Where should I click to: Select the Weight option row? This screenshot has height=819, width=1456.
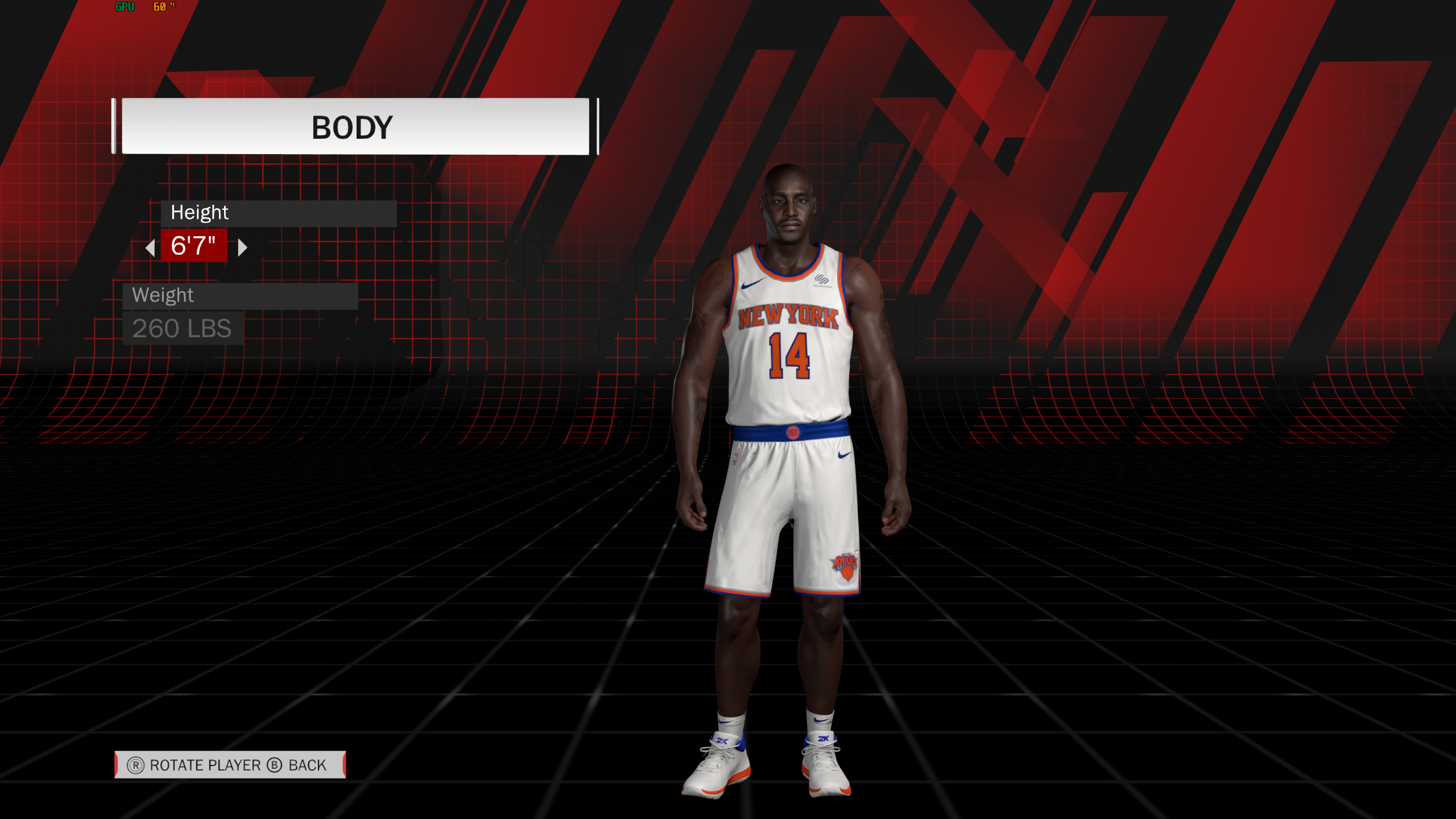[239, 296]
